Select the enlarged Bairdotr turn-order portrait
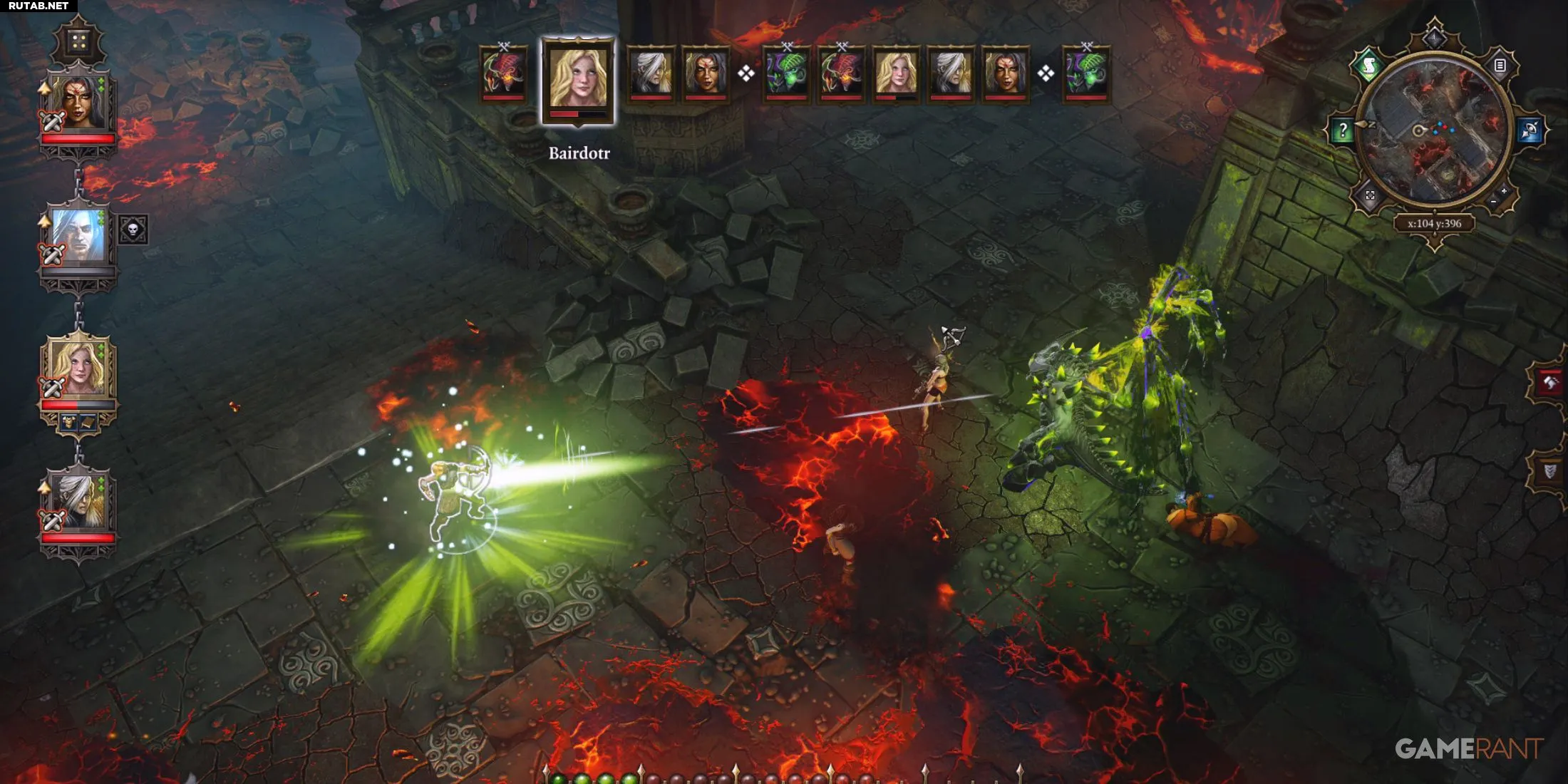Image resolution: width=1568 pixels, height=784 pixels. [x=578, y=78]
